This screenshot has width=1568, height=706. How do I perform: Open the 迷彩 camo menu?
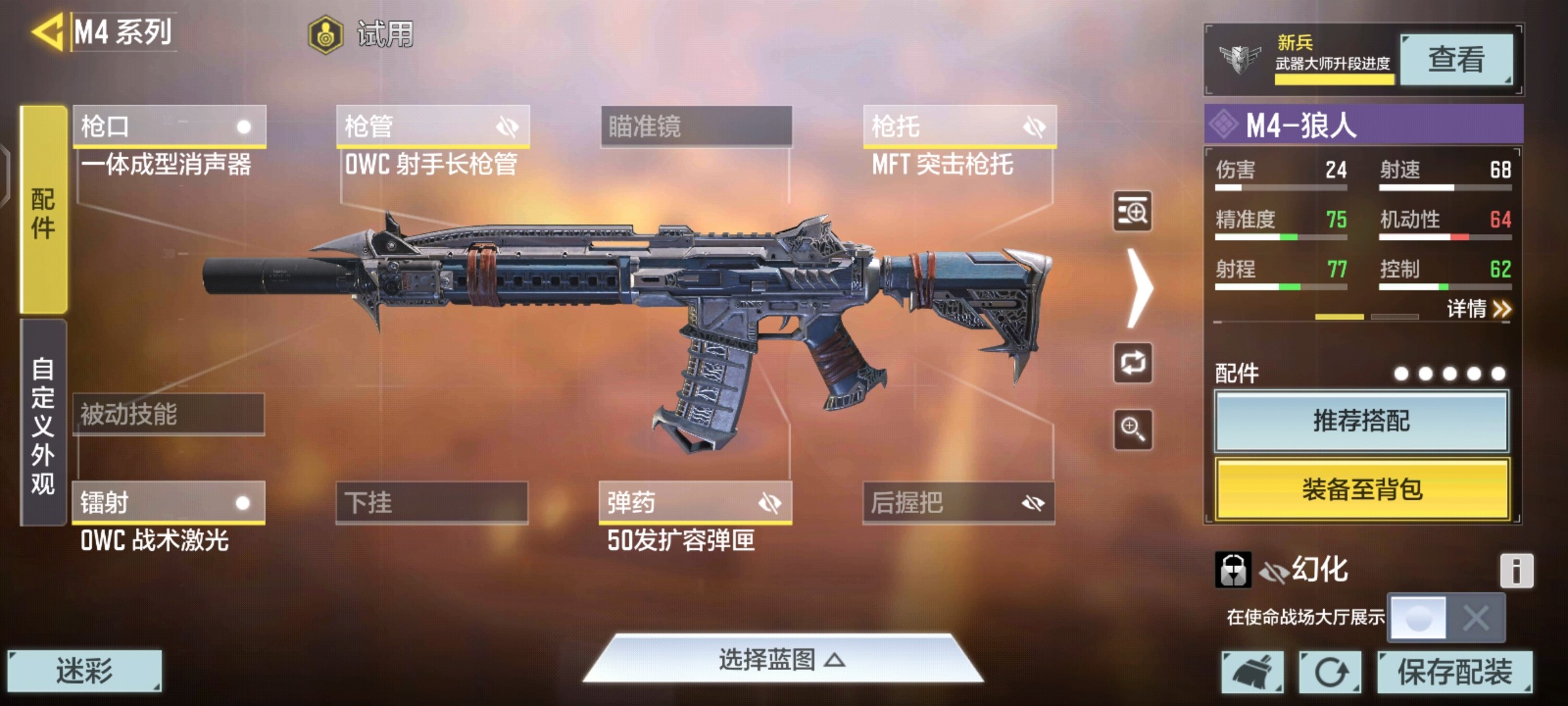(84, 671)
